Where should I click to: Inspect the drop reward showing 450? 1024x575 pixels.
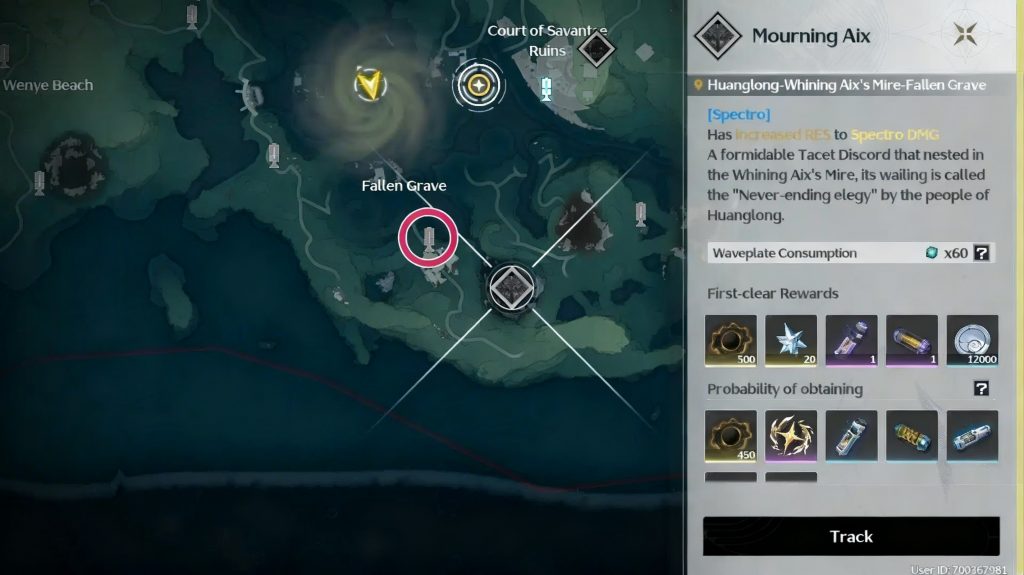tap(731, 435)
